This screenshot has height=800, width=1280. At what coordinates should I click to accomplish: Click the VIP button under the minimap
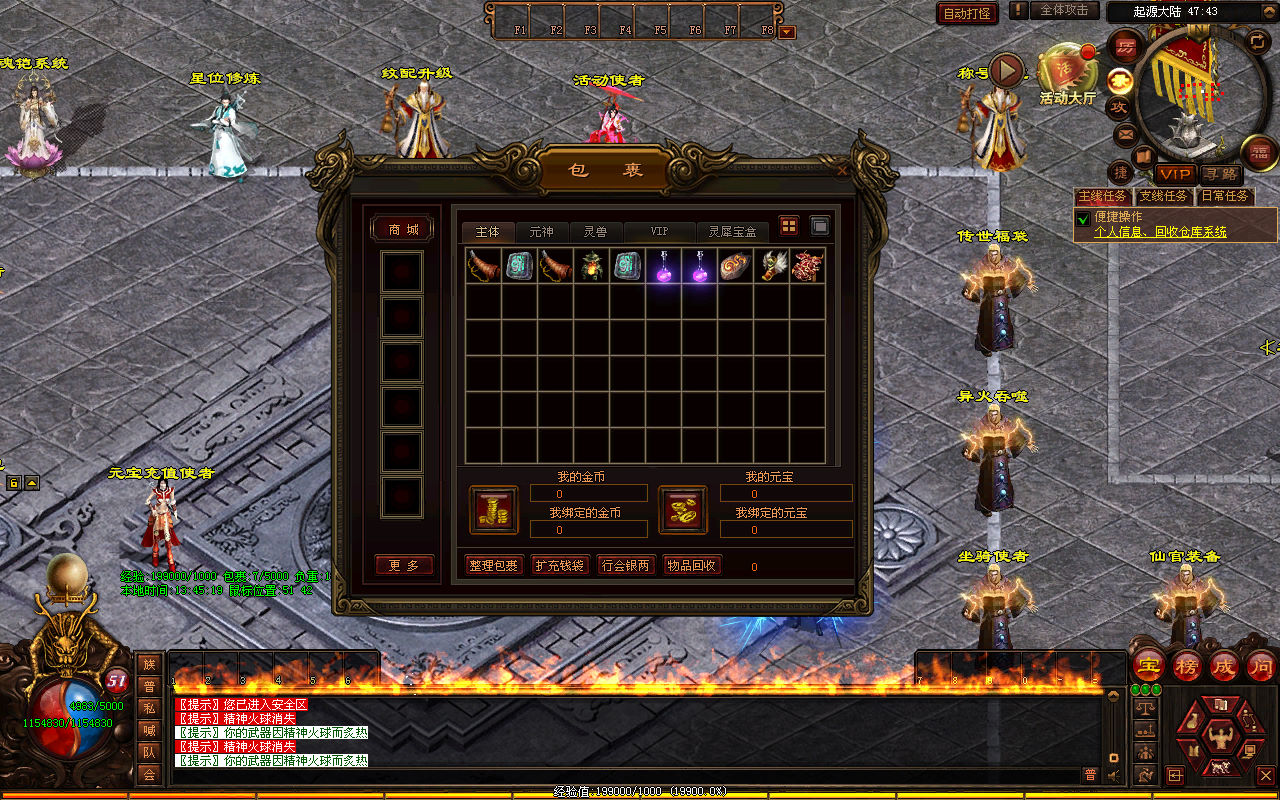(x=1175, y=175)
